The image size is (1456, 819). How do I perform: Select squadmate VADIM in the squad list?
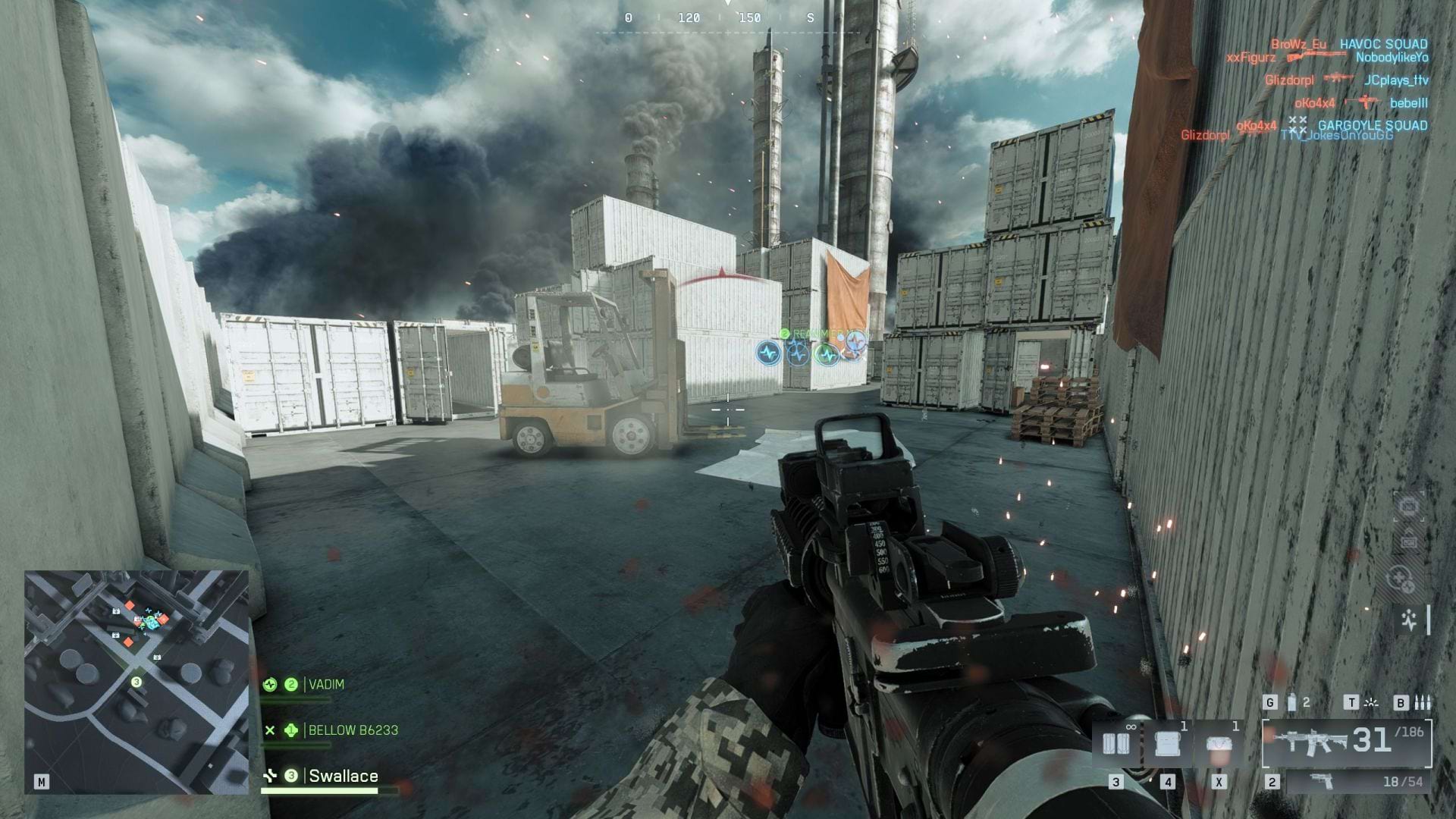click(x=326, y=685)
